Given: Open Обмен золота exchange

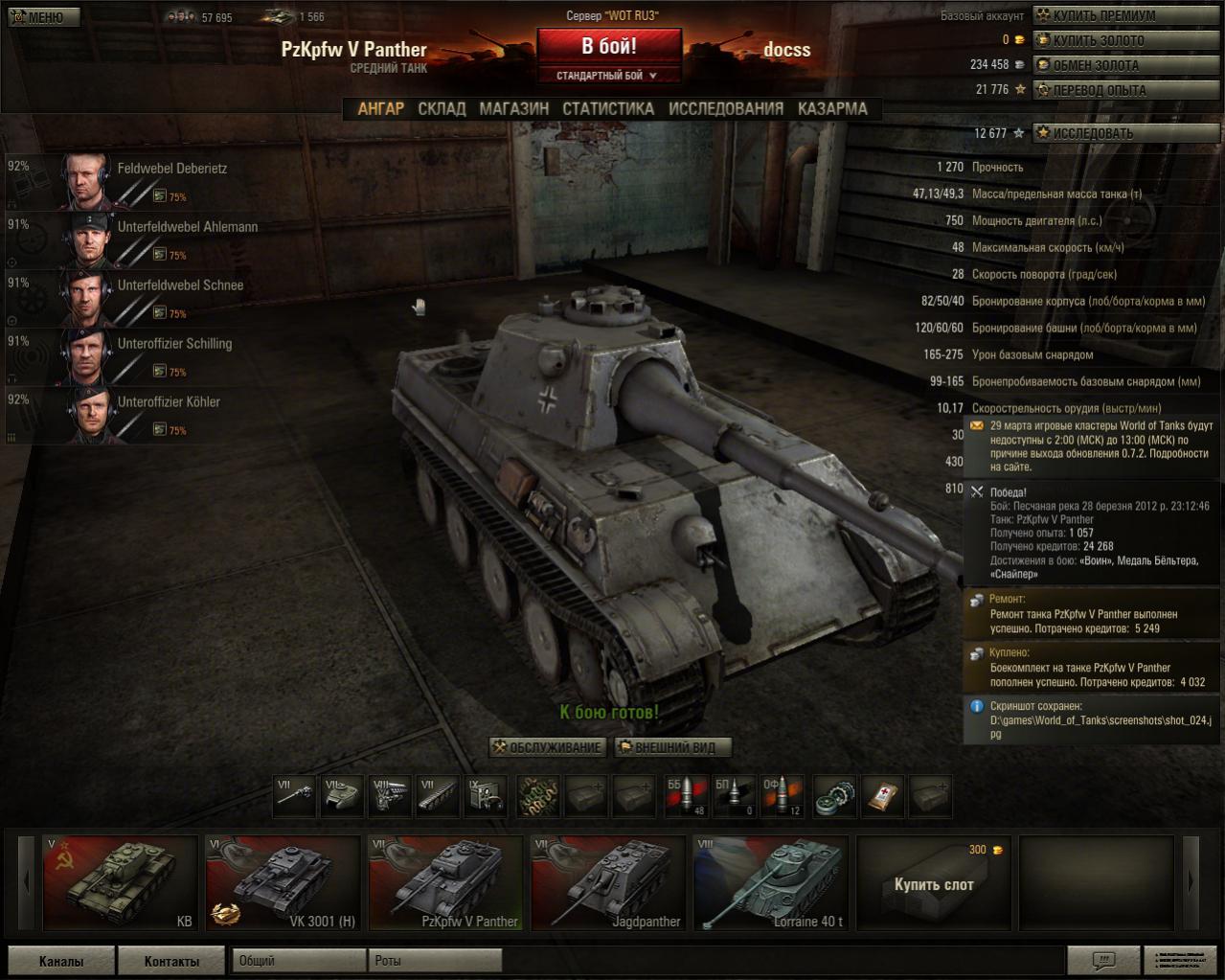Looking at the screenshot, I should click(x=1126, y=65).
